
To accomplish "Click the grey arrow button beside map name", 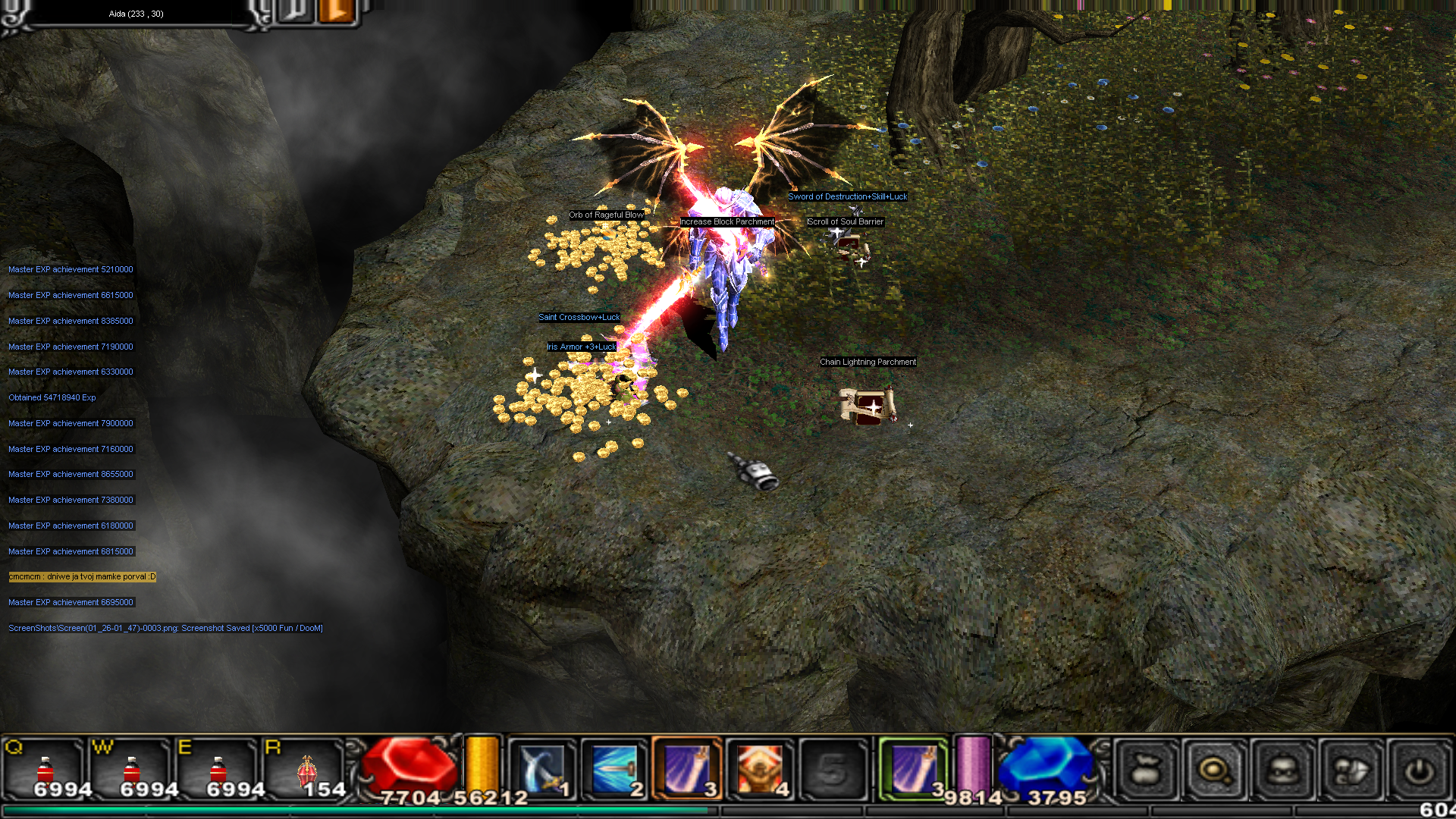I will pyautogui.click(x=294, y=12).
